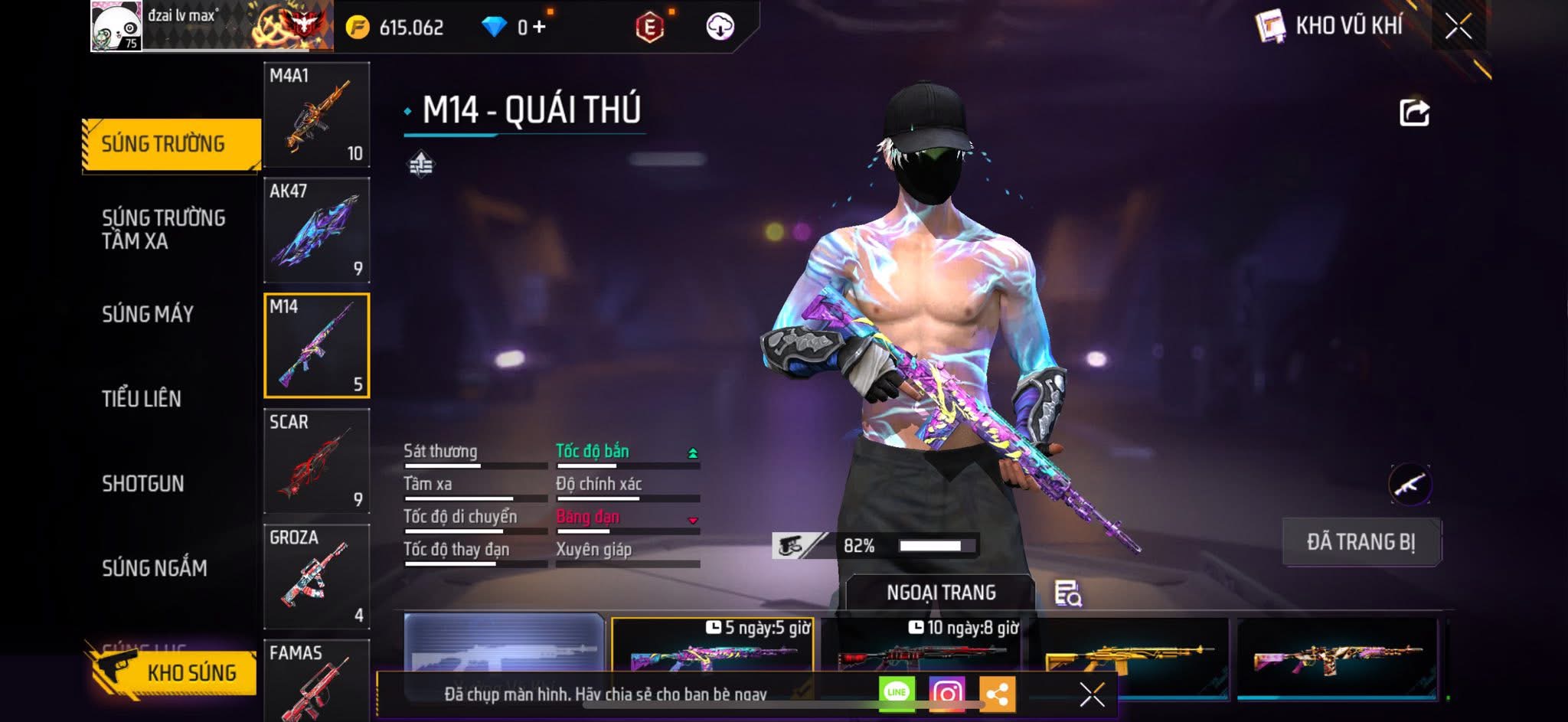Choose the AK47 weapon tile

coord(317,230)
